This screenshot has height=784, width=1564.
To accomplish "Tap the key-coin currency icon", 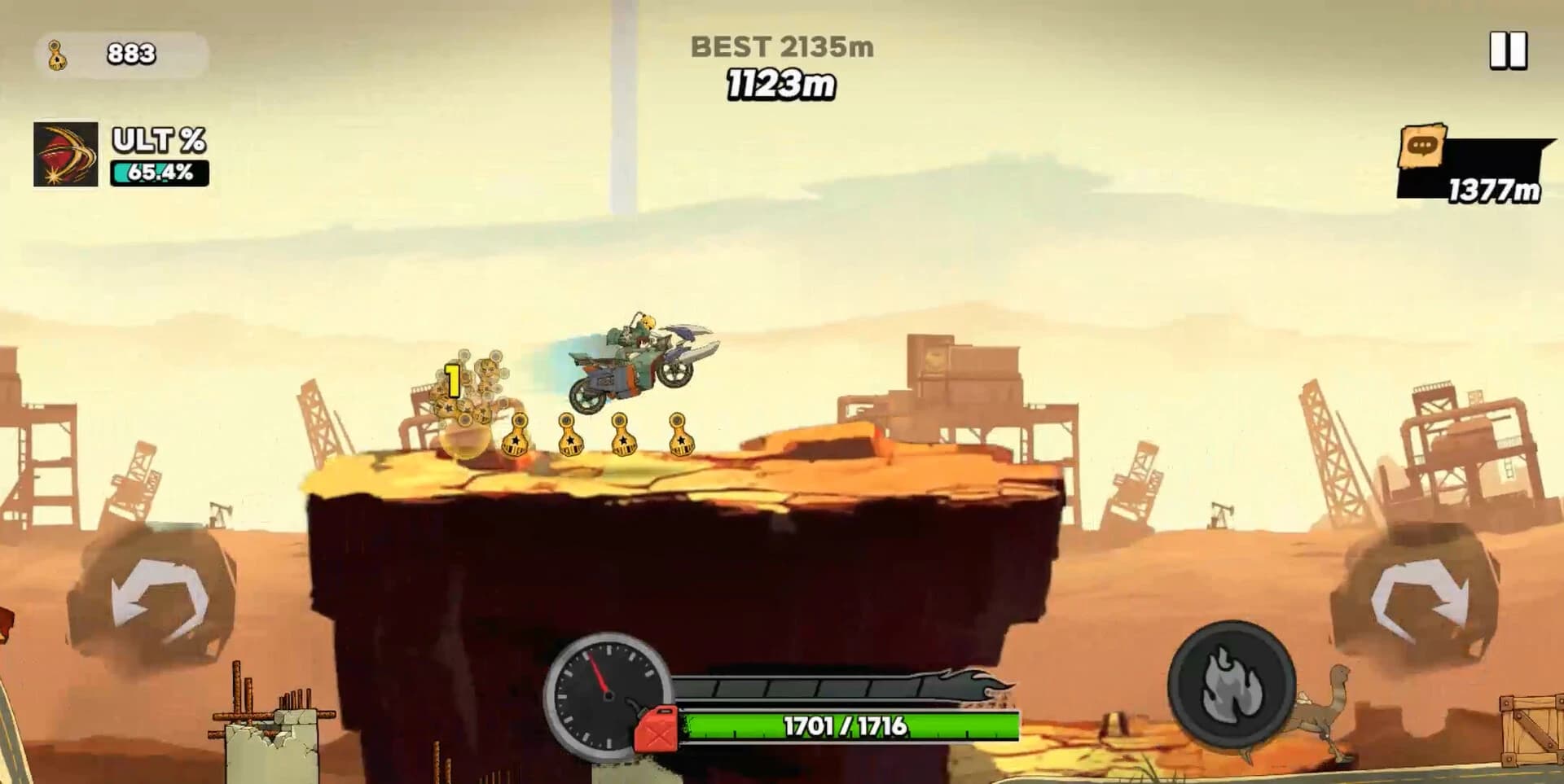I will point(56,55).
